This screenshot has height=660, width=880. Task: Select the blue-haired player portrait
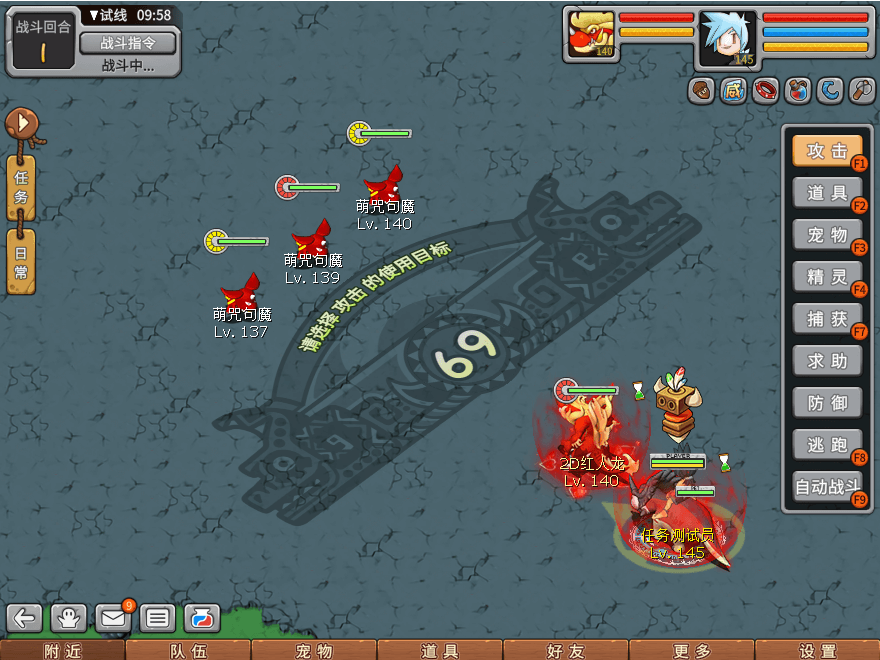point(727,38)
